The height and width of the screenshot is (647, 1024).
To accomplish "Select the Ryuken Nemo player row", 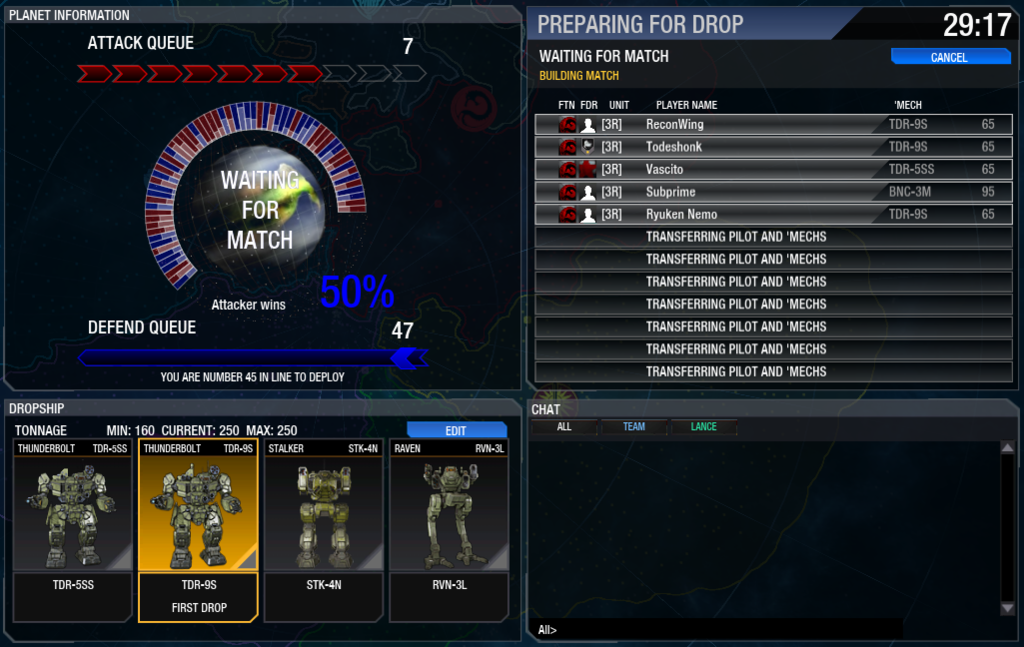I will [773, 215].
